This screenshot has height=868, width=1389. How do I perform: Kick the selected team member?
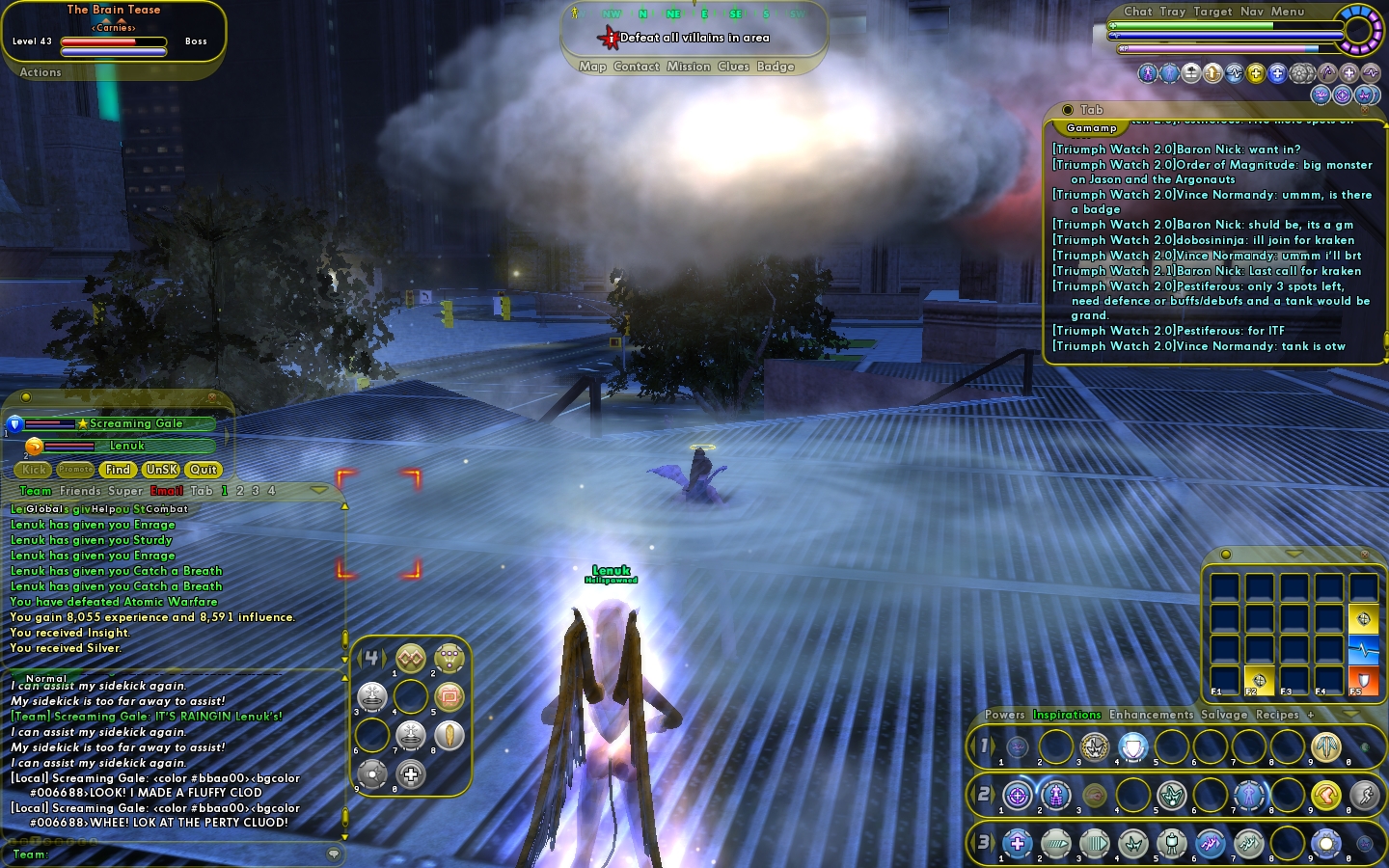pyautogui.click(x=35, y=470)
